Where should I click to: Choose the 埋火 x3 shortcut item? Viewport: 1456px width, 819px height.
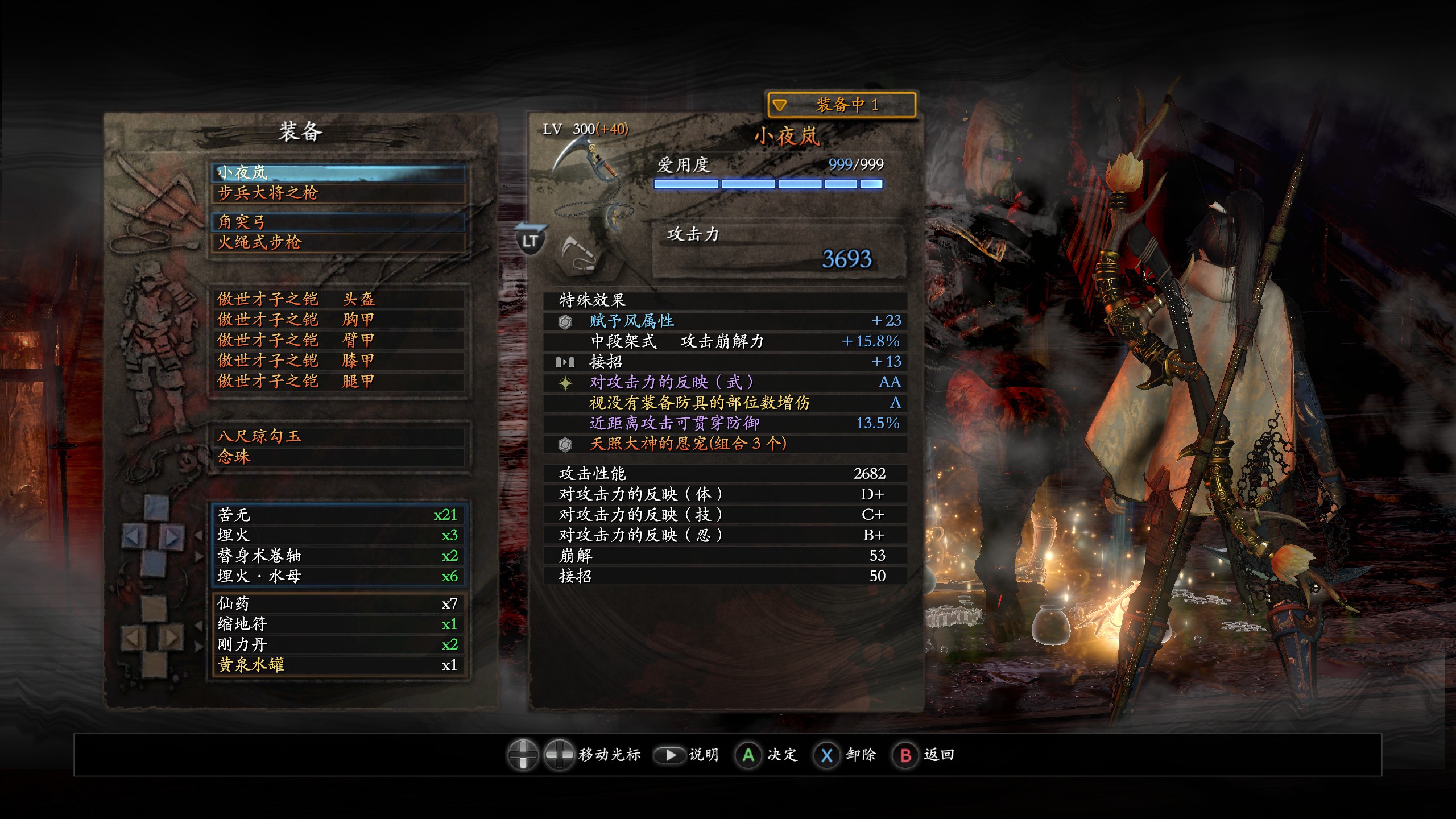click(339, 535)
